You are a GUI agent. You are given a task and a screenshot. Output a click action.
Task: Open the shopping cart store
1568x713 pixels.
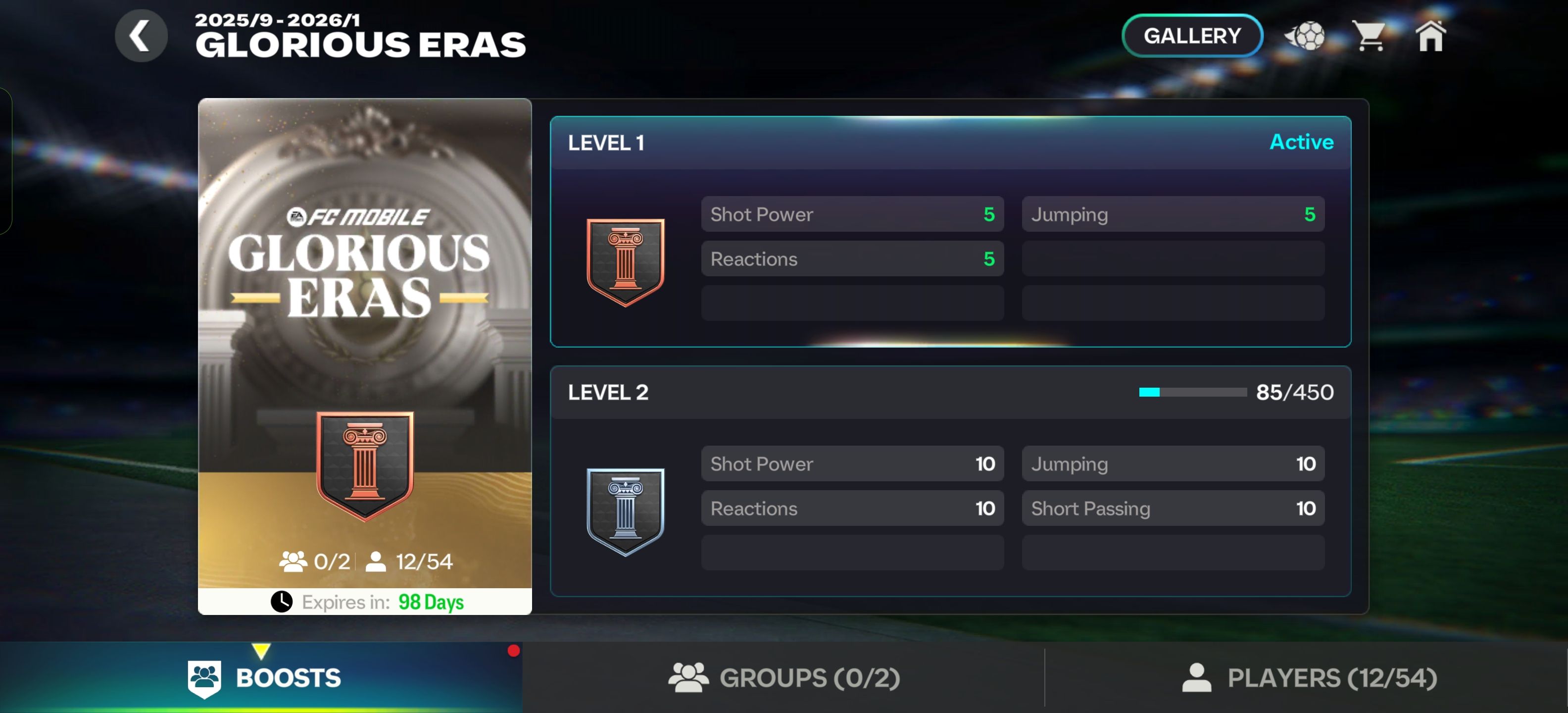click(1369, 36)
